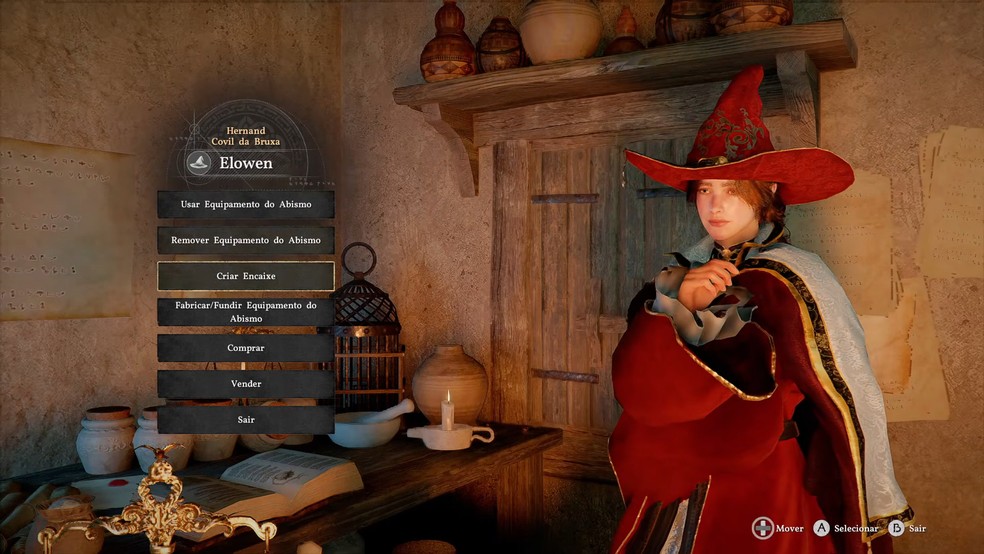This screenshot has height=554, width=984.
Task: Select Usar Equipamento do Abismo
Action: pos(246,204)
